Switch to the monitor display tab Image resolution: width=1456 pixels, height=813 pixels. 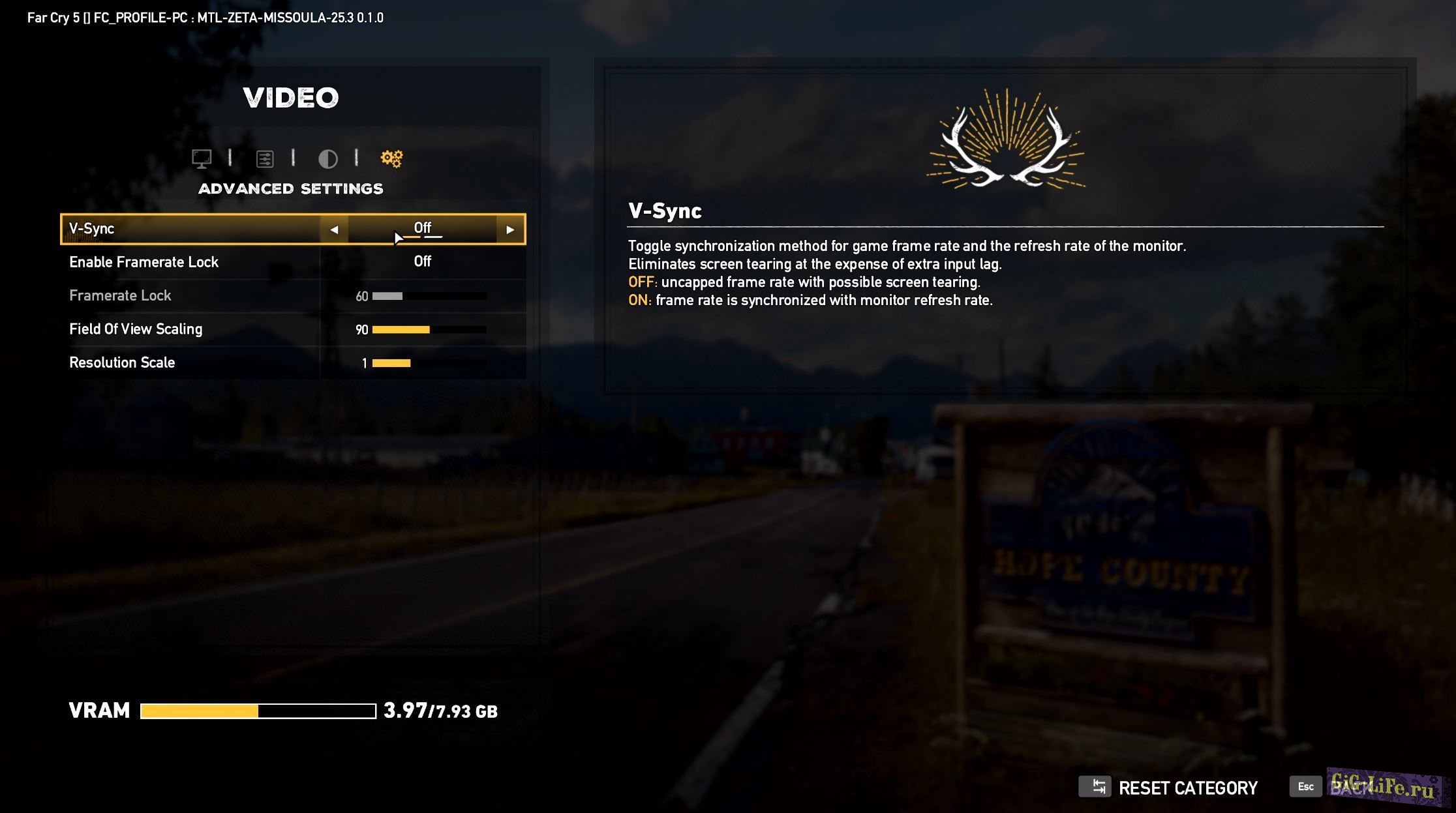[202, 158]
